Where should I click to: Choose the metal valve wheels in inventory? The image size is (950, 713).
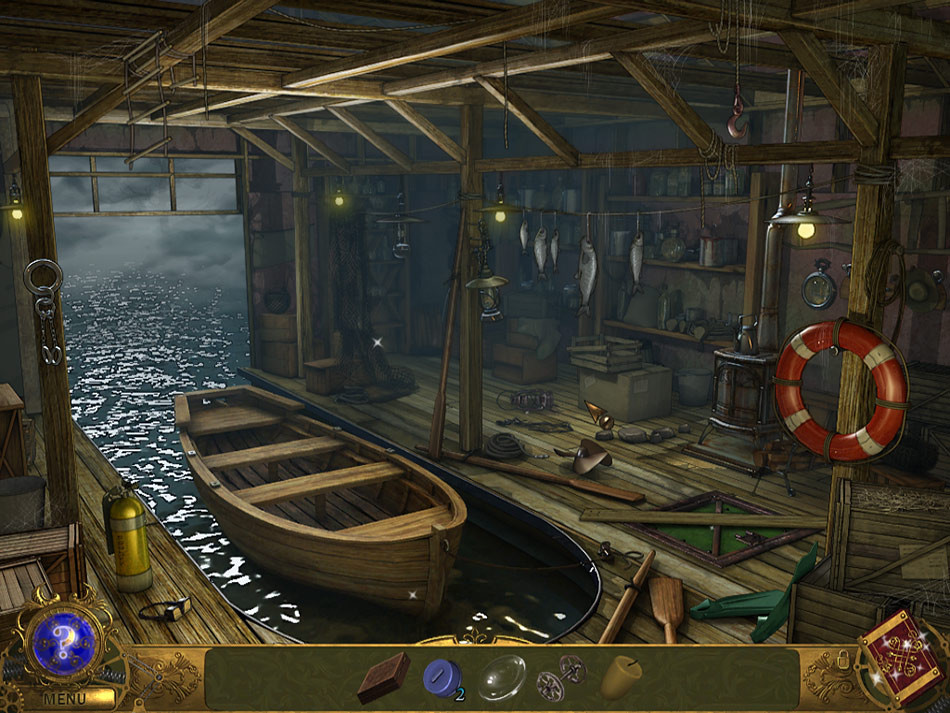coord(559,678)
